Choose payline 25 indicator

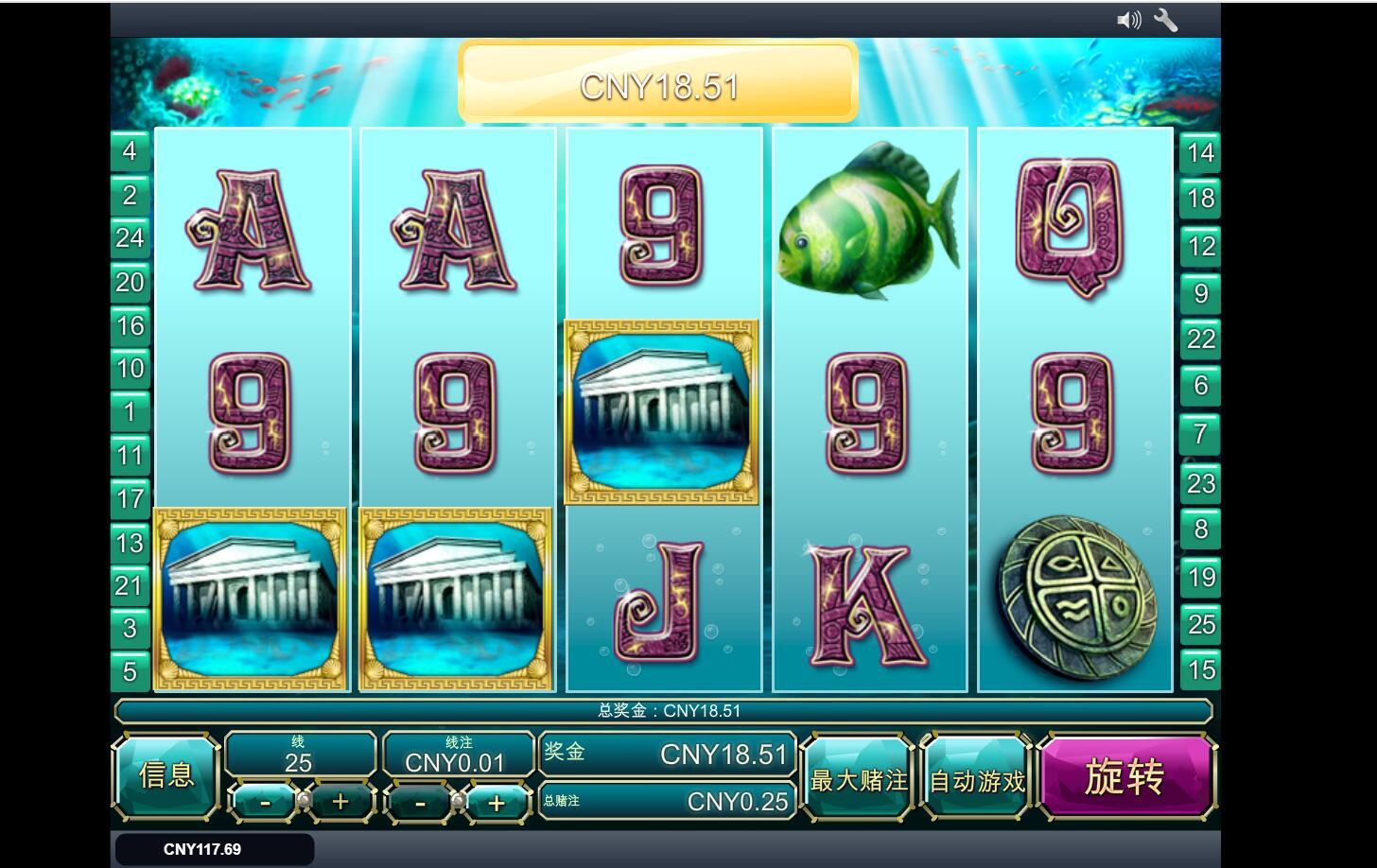click(1200, 625)
